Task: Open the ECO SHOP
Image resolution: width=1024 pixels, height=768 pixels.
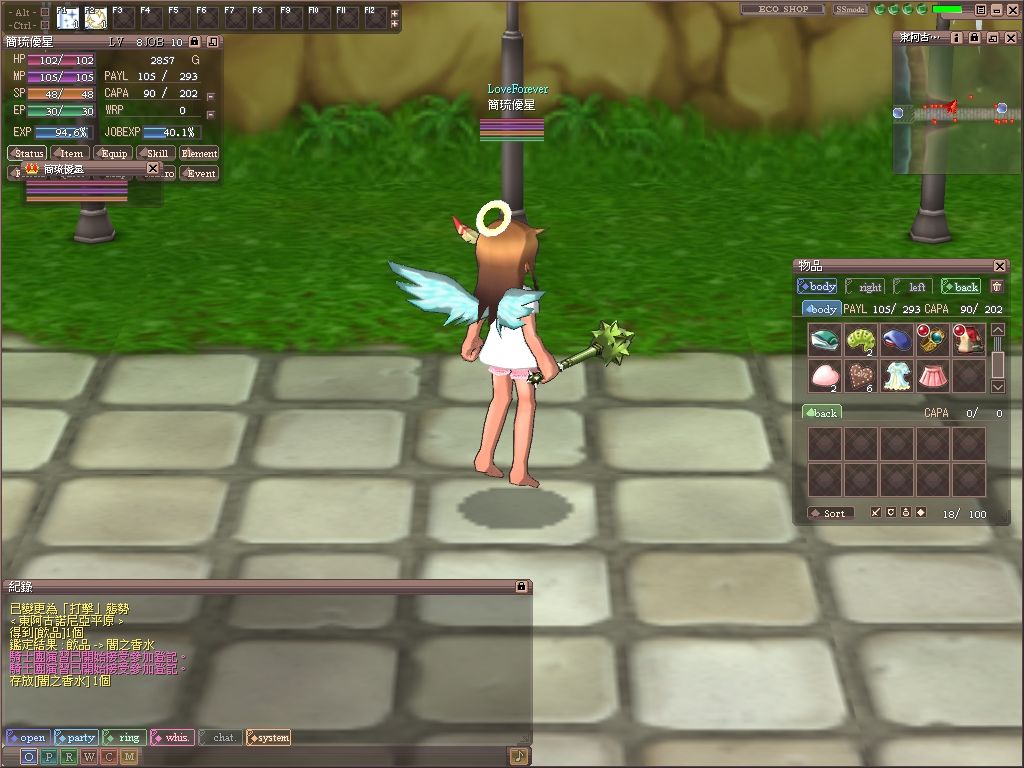Action: pyautogui.click(x=782, y=9)
